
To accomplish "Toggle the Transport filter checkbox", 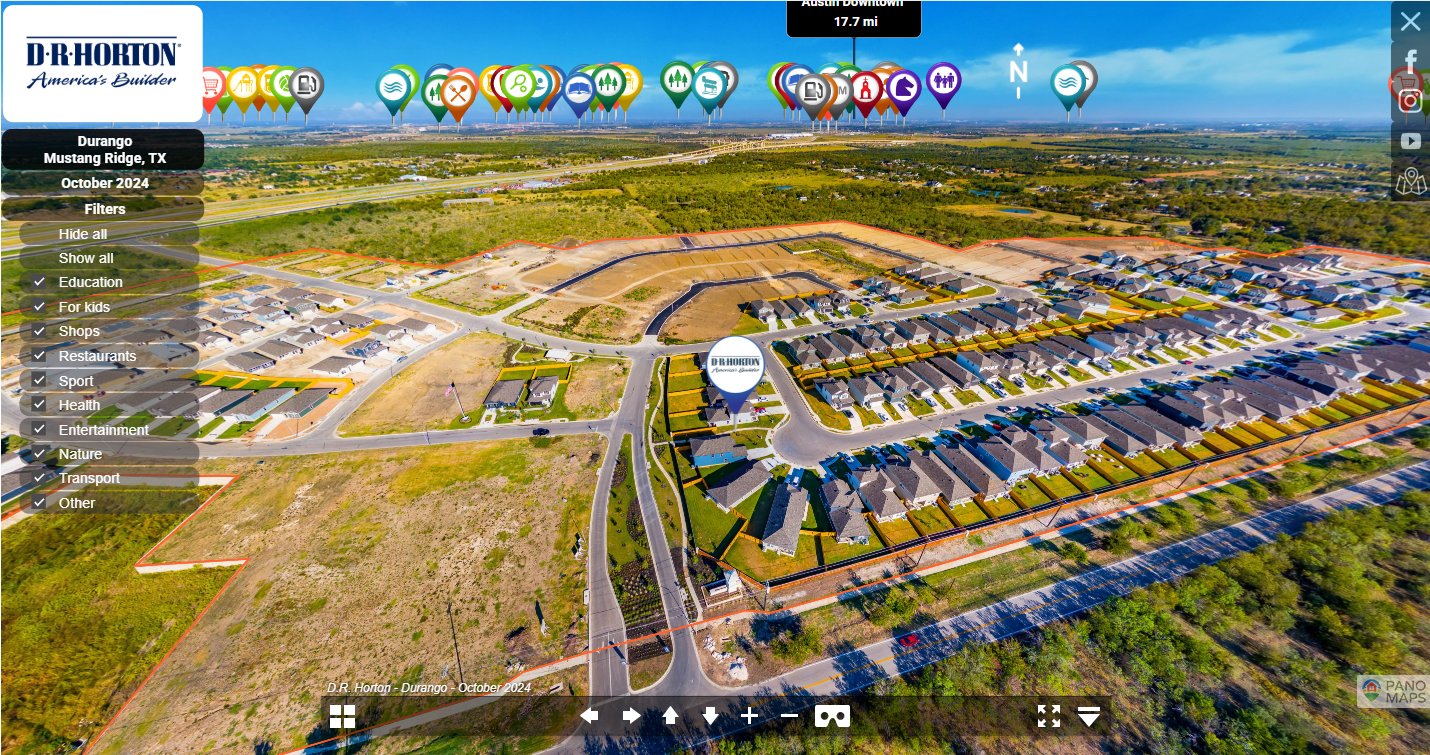I will [40, 478].
